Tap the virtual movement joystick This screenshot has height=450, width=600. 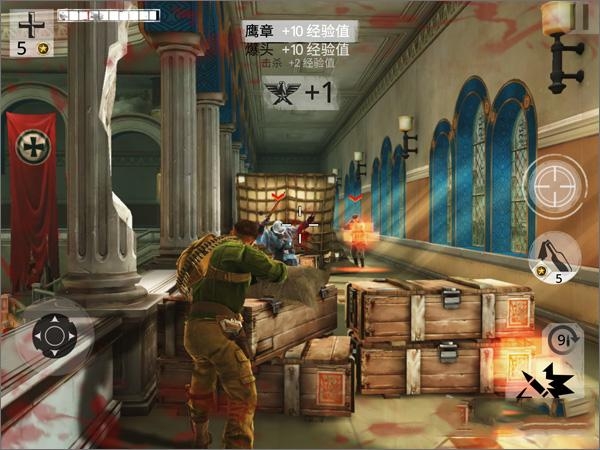click(x=54, y=335)
